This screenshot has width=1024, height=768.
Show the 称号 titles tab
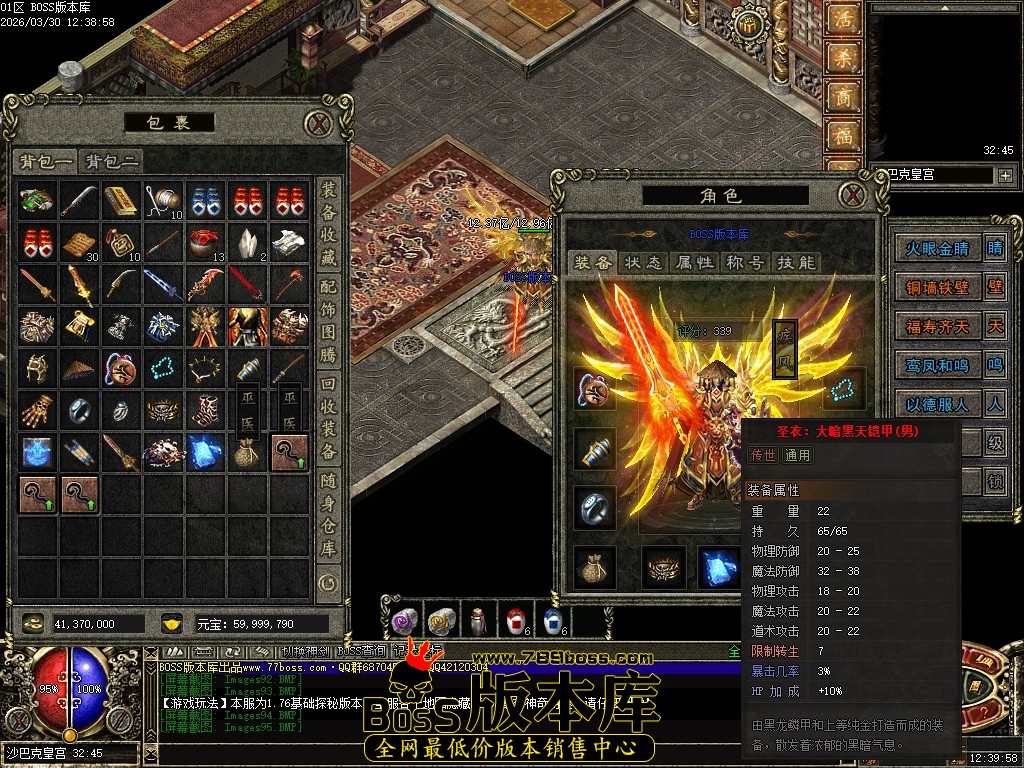(x=745, y=262)
